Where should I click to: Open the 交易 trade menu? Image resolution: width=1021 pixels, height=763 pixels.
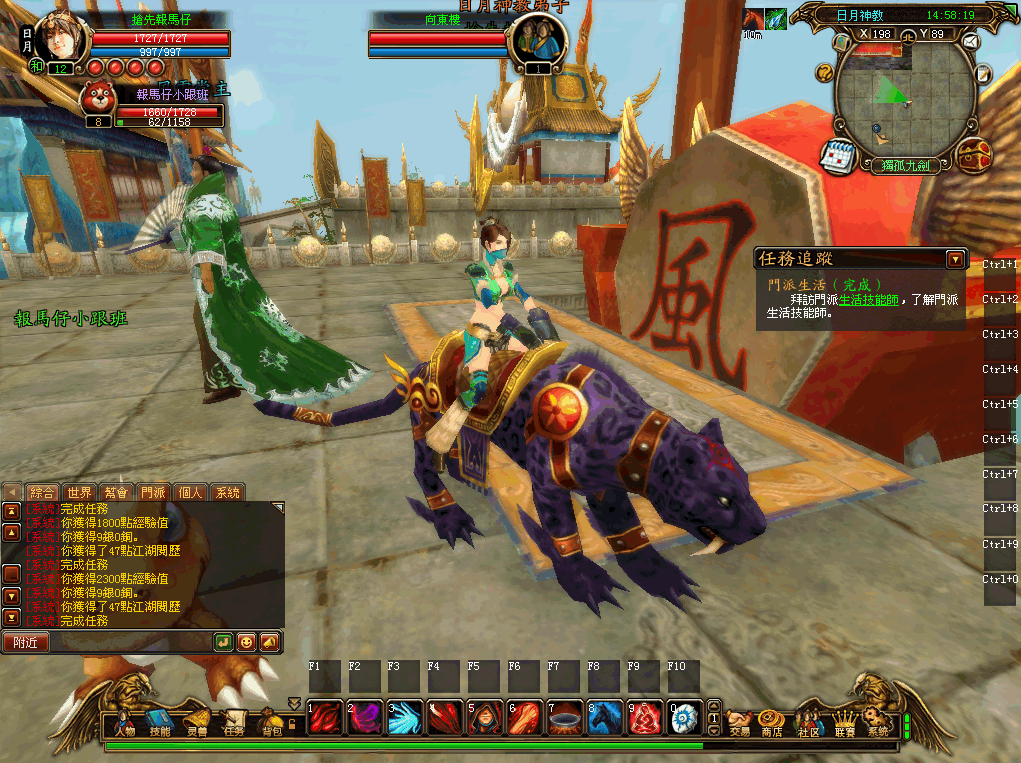(739, 722)
